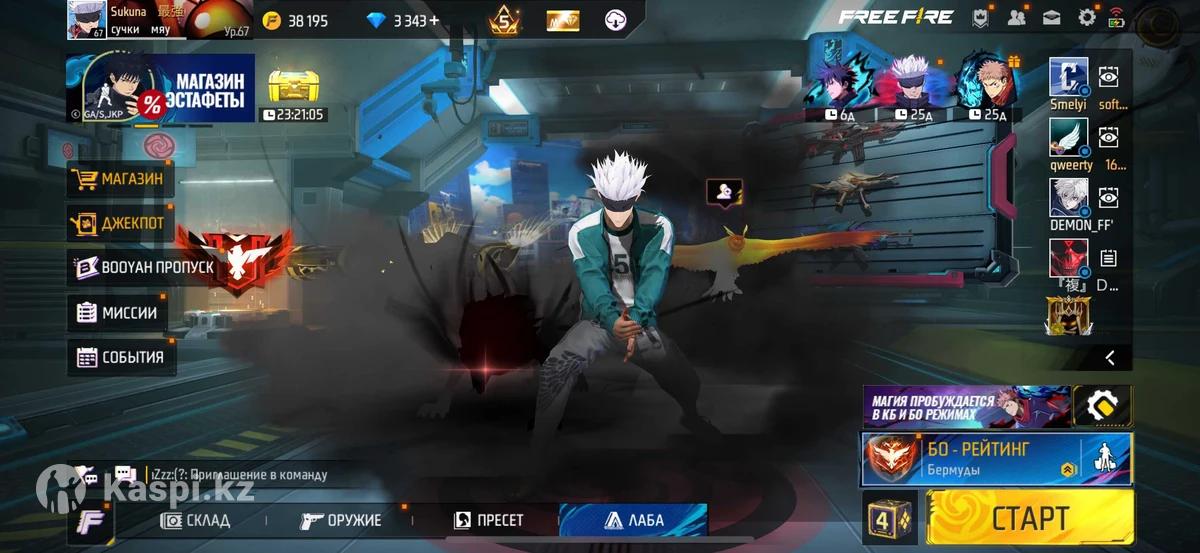
Task: Switch to the ОРУЖИЕ tab
Action: pos(342,520)
